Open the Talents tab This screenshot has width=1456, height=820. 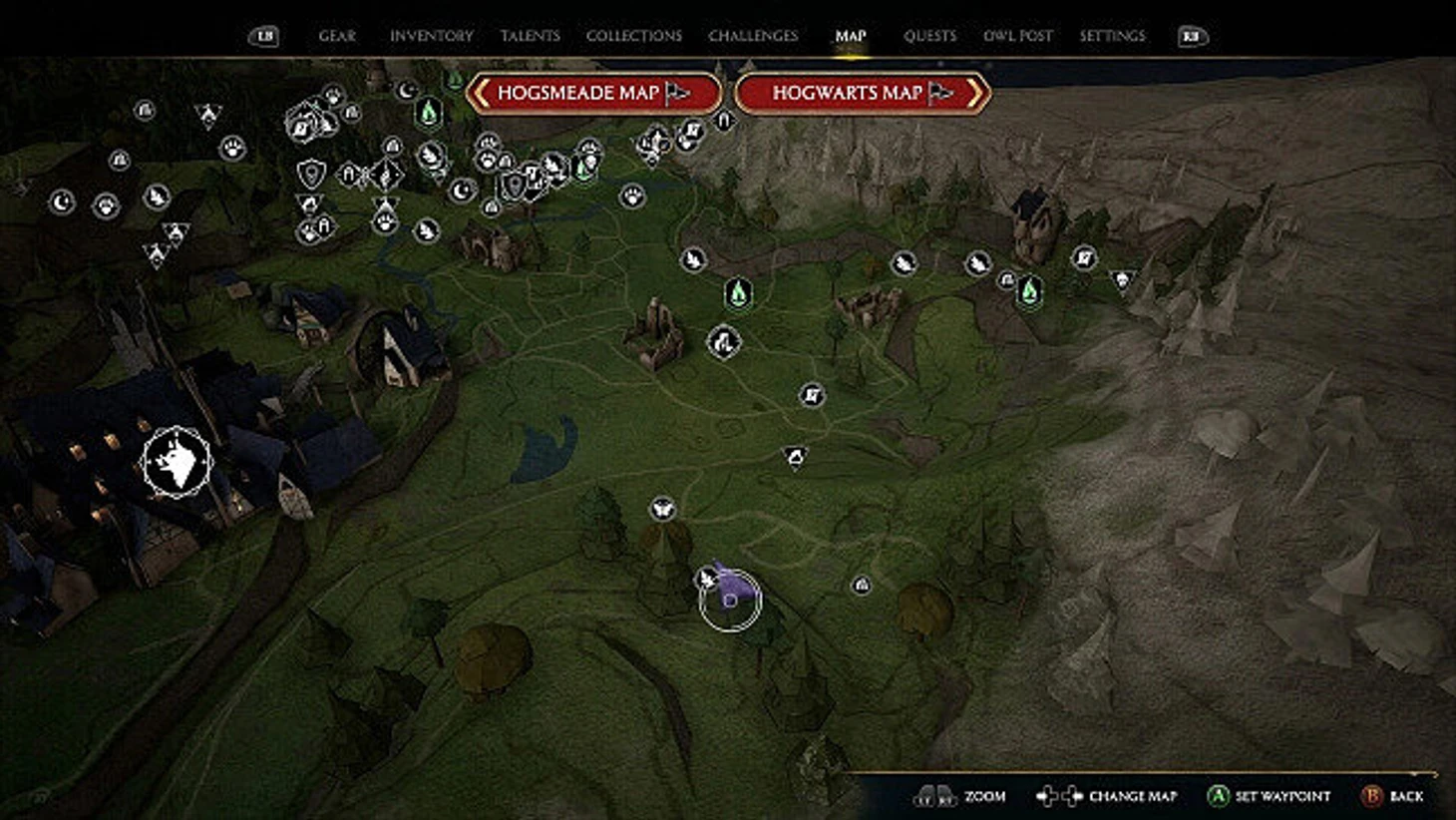530,36
